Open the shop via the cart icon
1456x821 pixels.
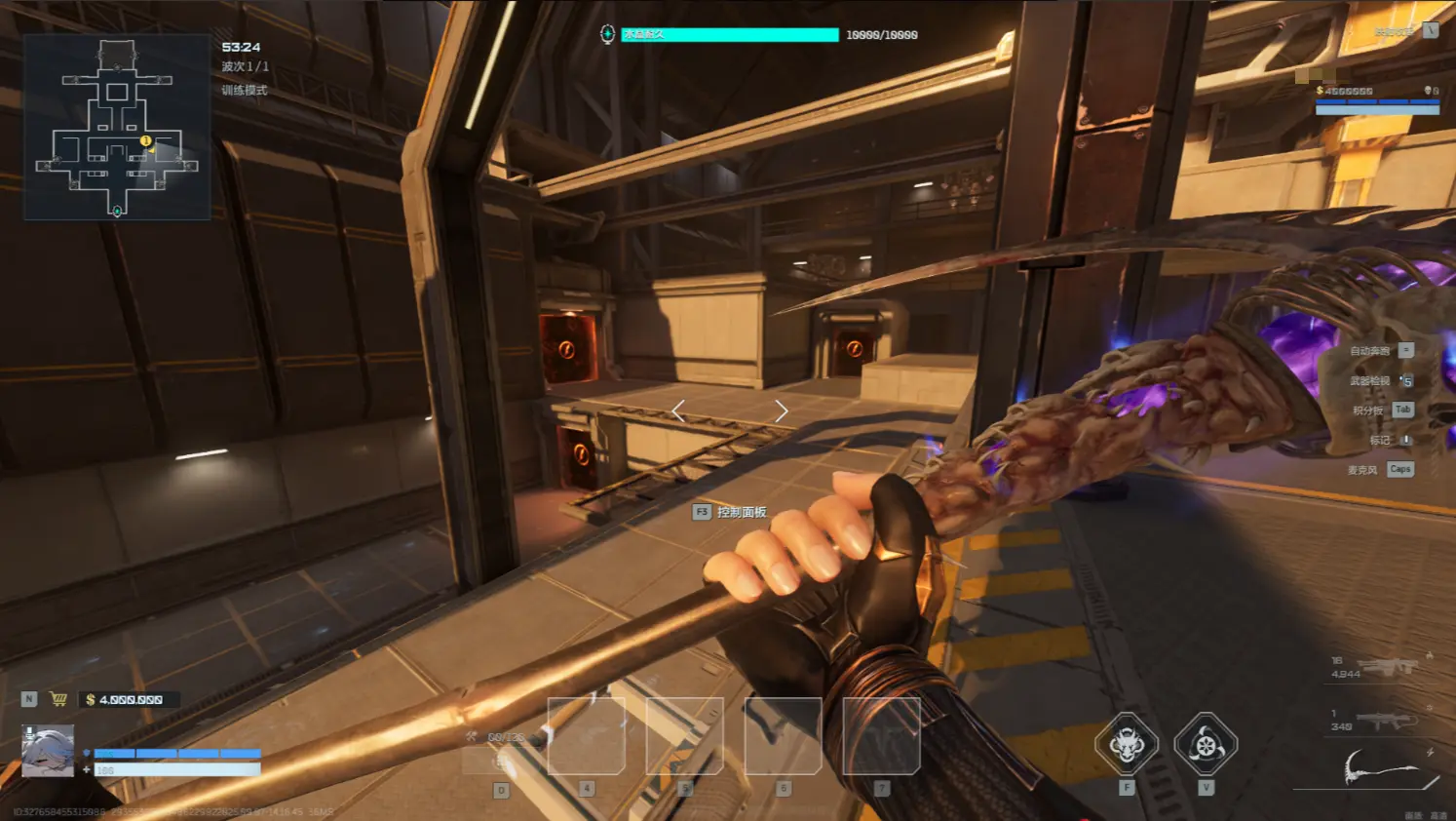(x=58, y=699)
